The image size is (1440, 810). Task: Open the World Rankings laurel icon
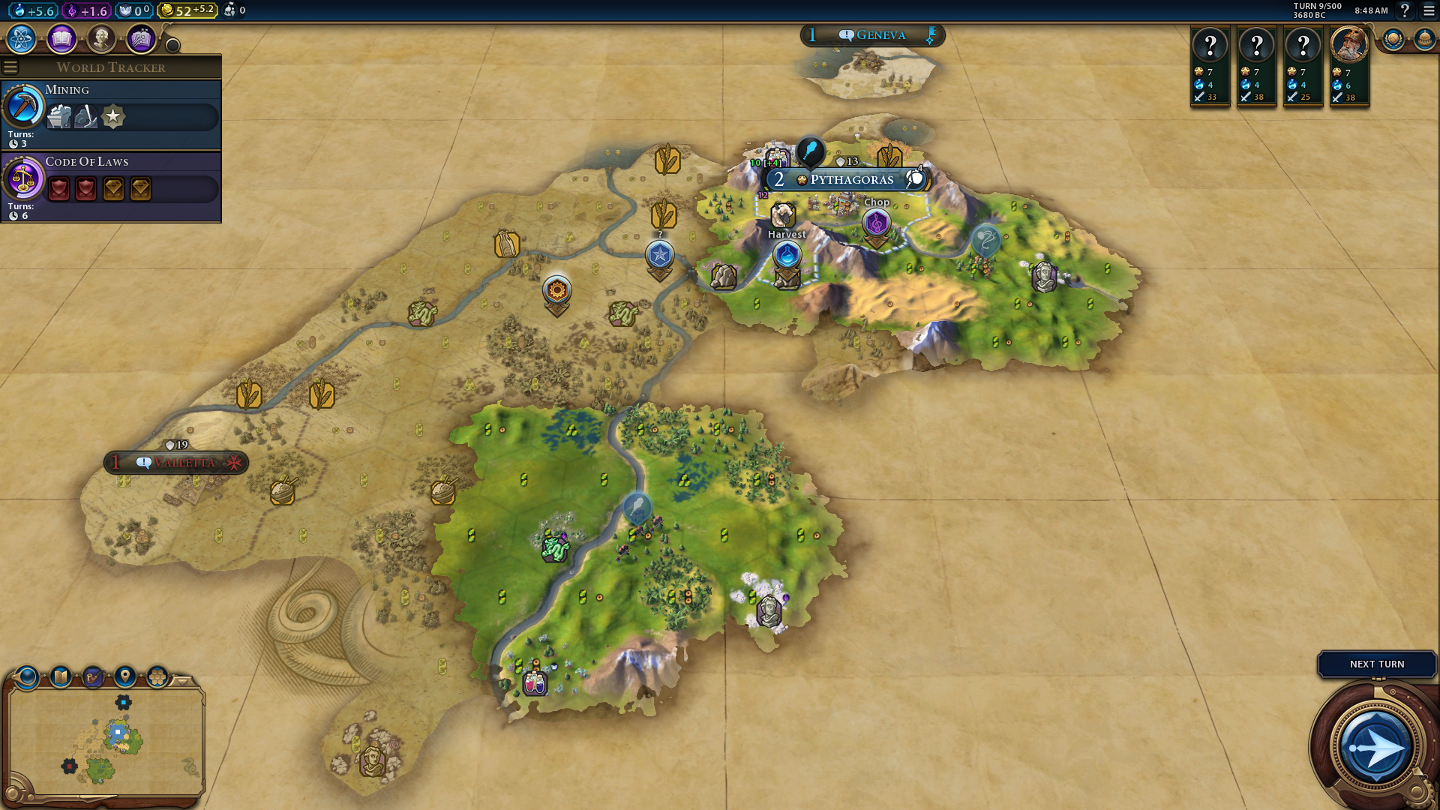[1393, 39]
